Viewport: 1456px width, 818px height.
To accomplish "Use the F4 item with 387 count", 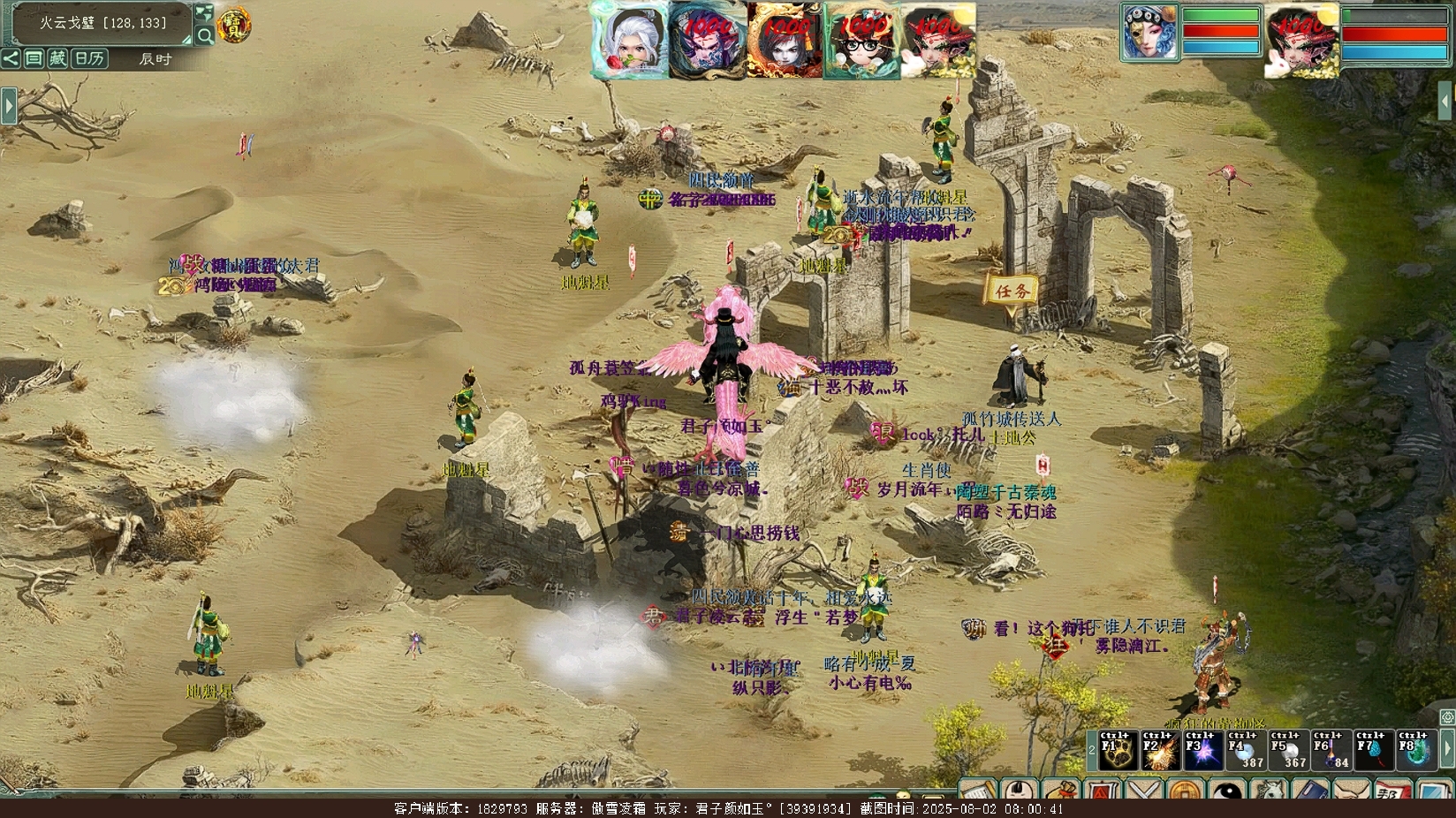I will [x=1245, y=750].
